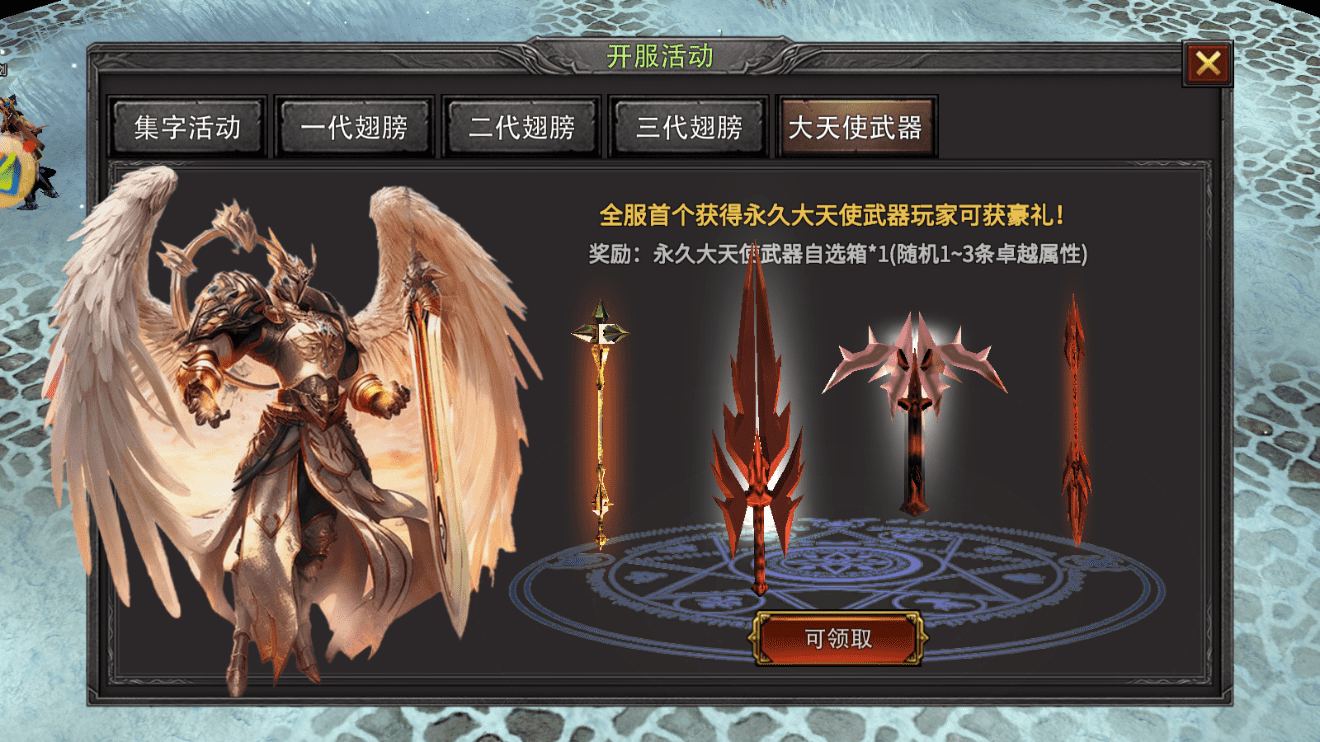The height and width of the screenshot is (742, 1320).
Task: Switch to the 集字活动 tab
Action: (x=186, y=127)
